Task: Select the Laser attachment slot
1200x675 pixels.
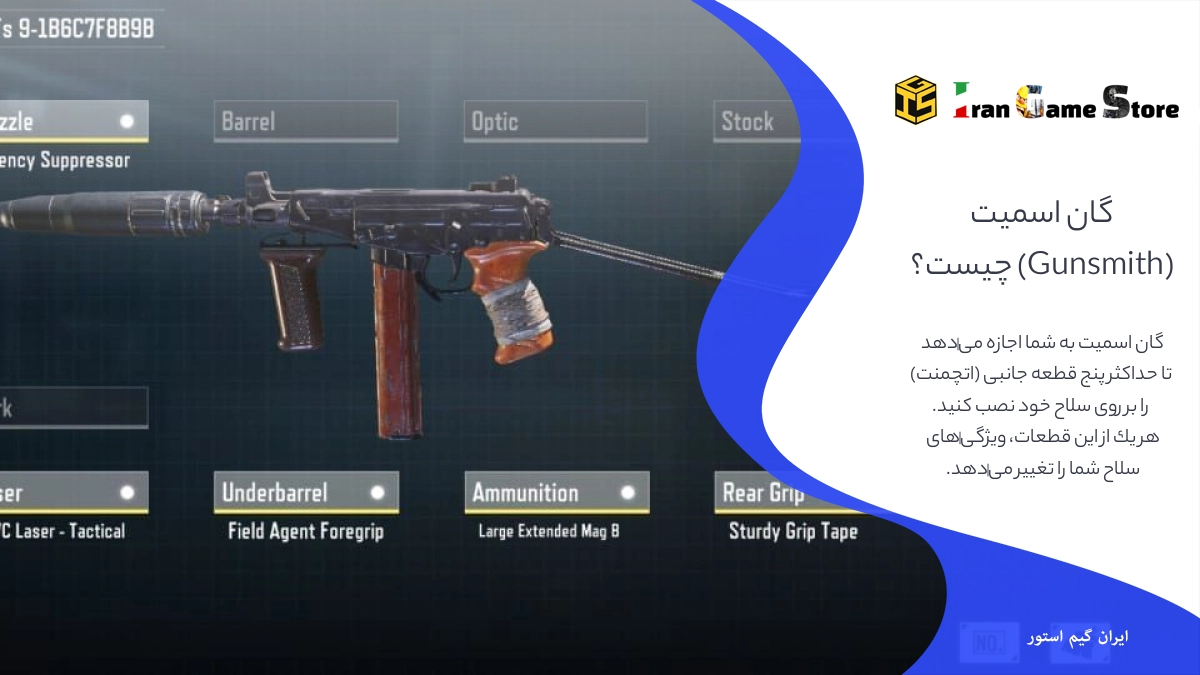Action: pyautogui.click(x=72, y=492)
